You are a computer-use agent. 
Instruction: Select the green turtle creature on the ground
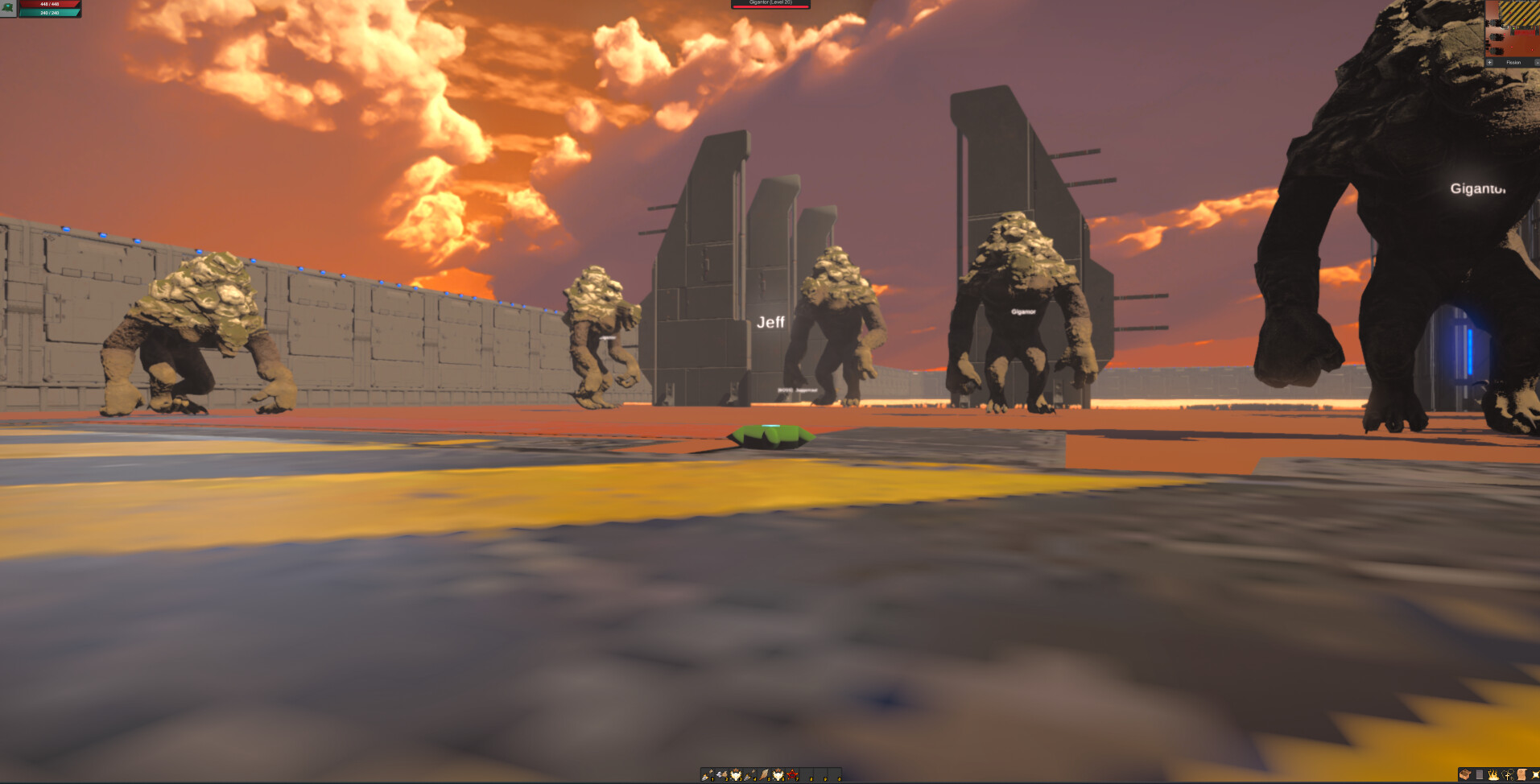coord(770,435)
